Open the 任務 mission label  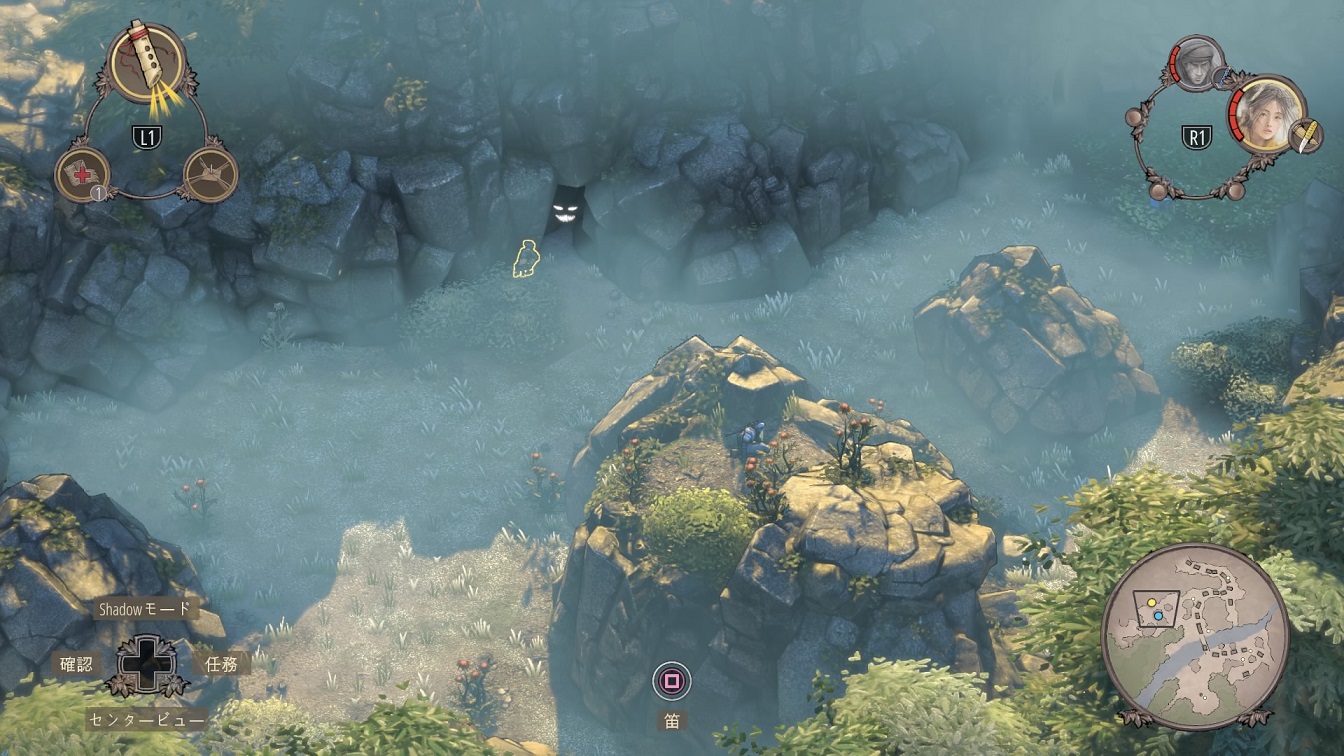(x=221, y=664)
